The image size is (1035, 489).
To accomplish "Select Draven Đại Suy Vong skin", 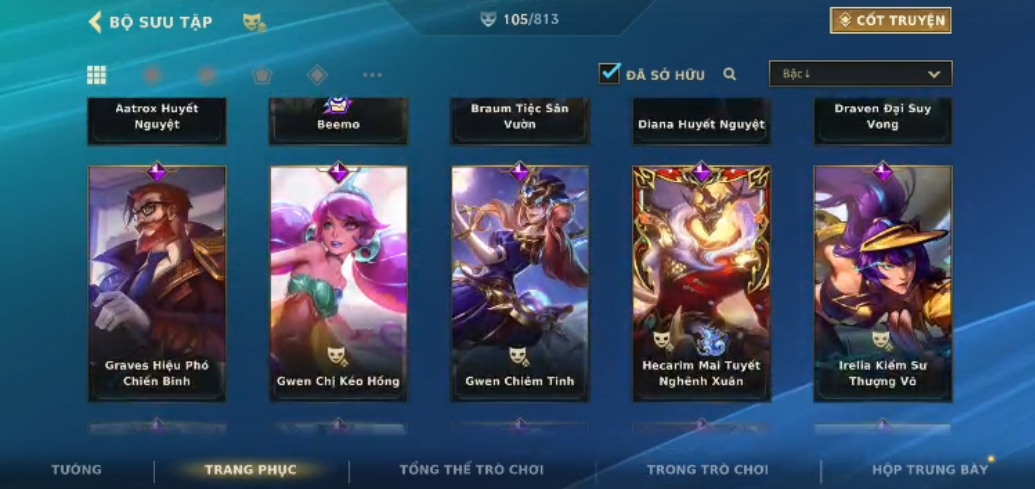I will point(883,119).
